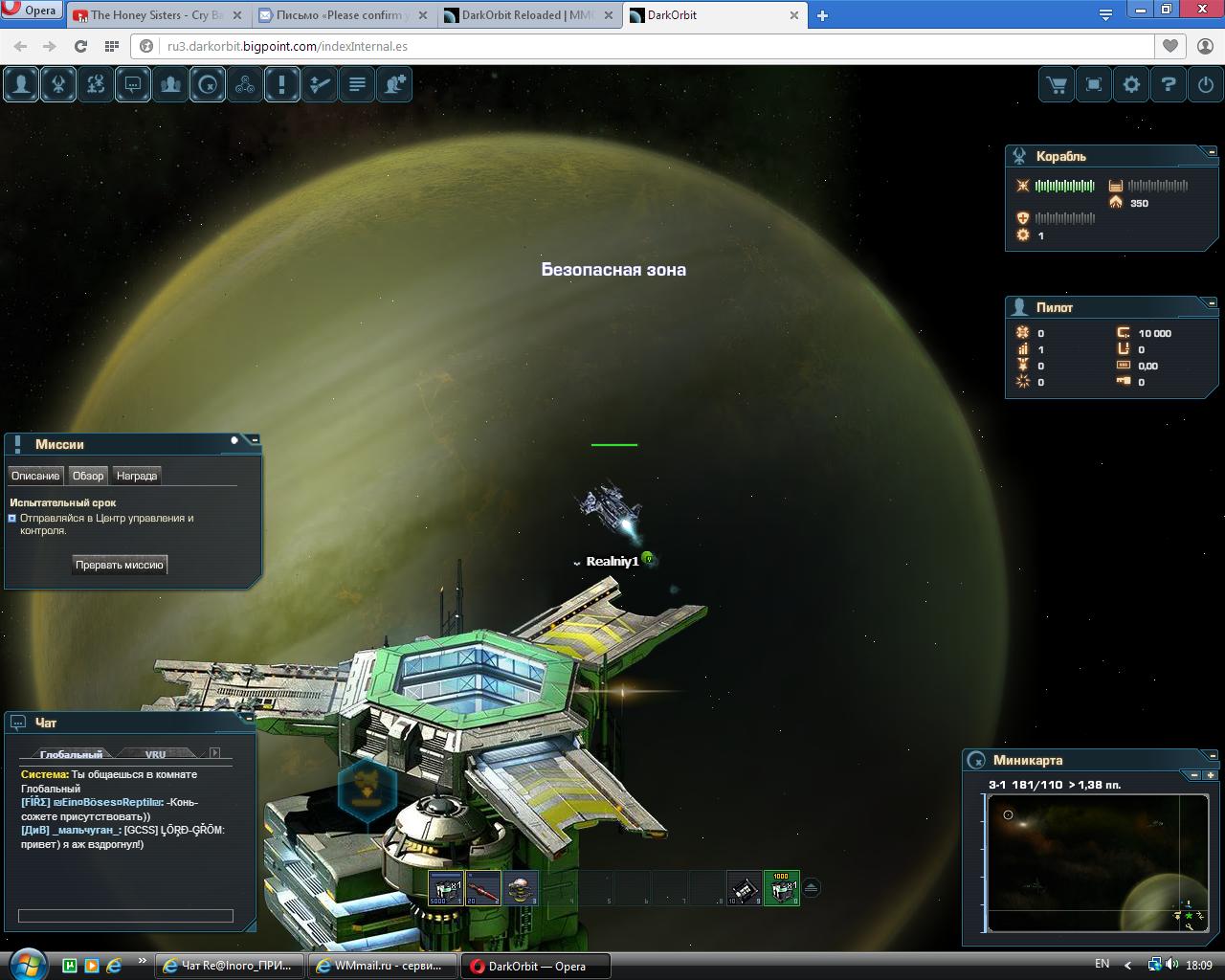1225x980 pixels.
Task: Open the shopping cart shop
Action: click(1057, 84)
